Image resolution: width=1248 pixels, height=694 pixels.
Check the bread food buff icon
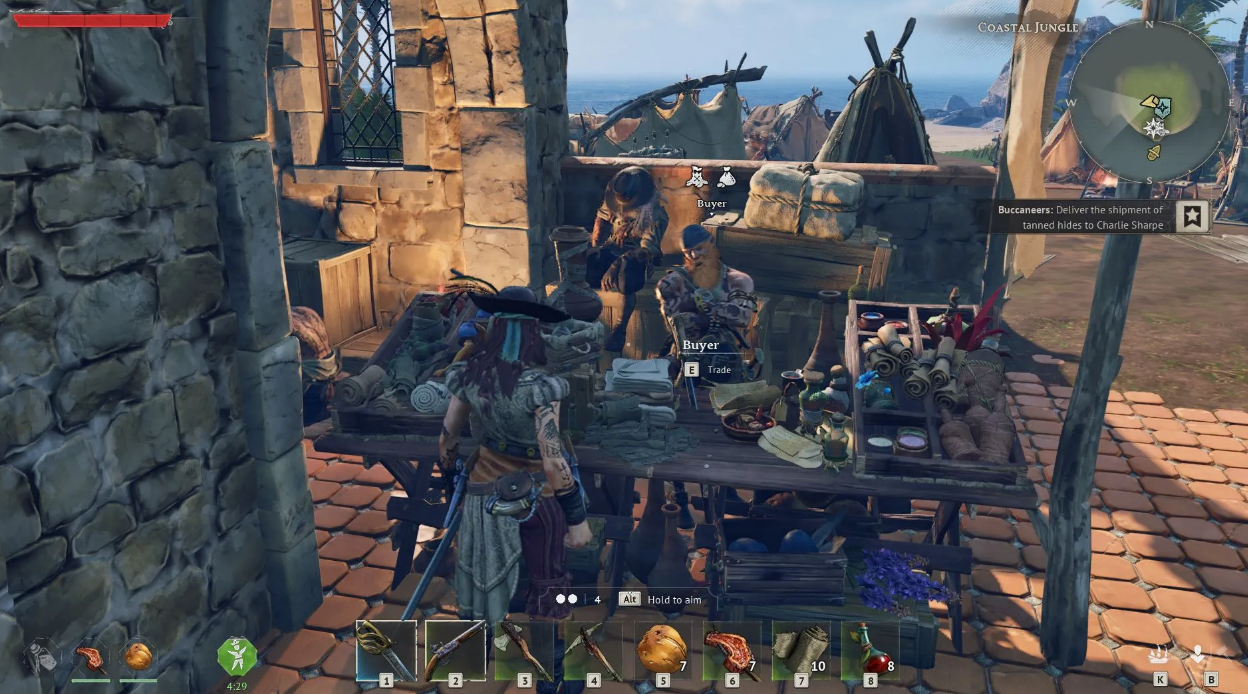coord(139,656)
